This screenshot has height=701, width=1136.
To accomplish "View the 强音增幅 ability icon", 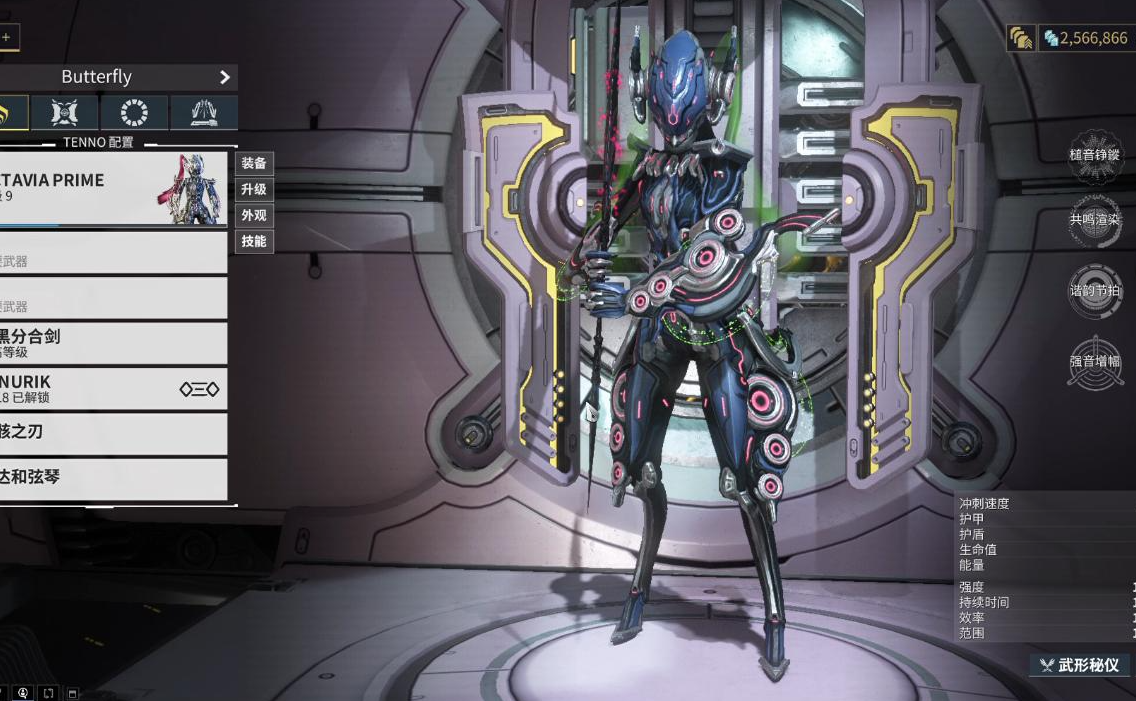I will tap(1095, 361).
